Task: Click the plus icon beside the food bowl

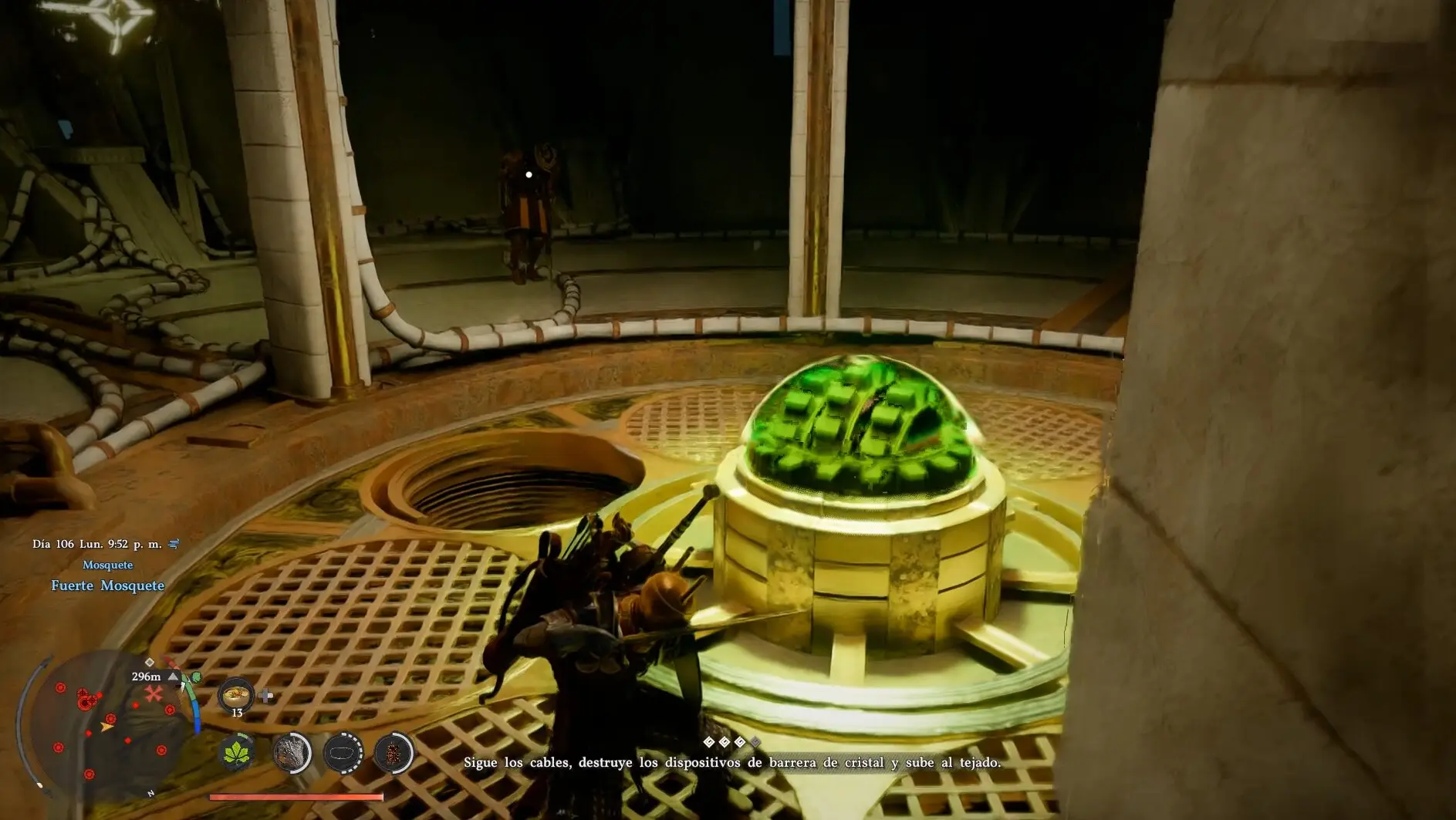Action: pos(267,696)
